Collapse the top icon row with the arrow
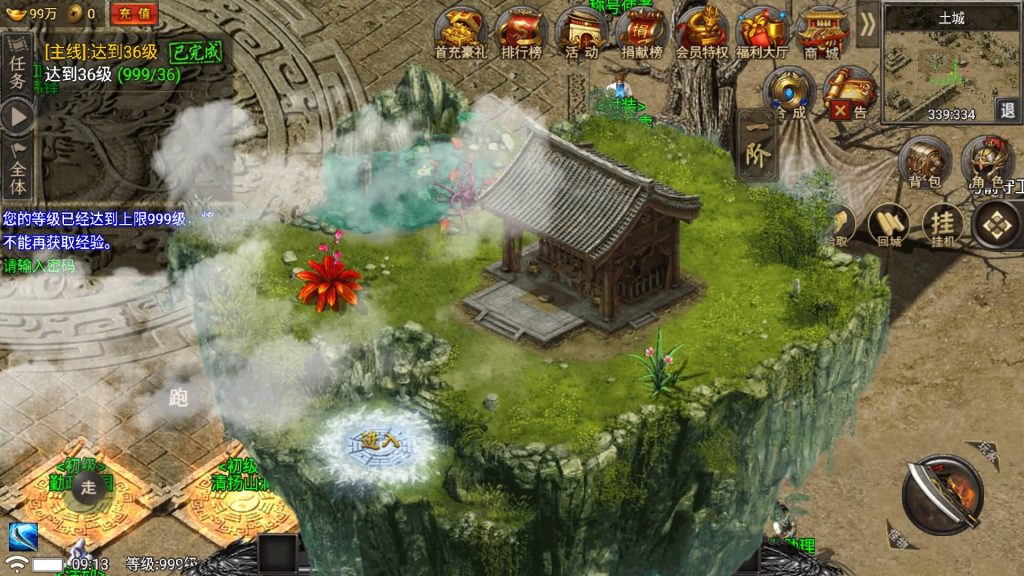Screen dimensions: 1024x576 point(867,23)
